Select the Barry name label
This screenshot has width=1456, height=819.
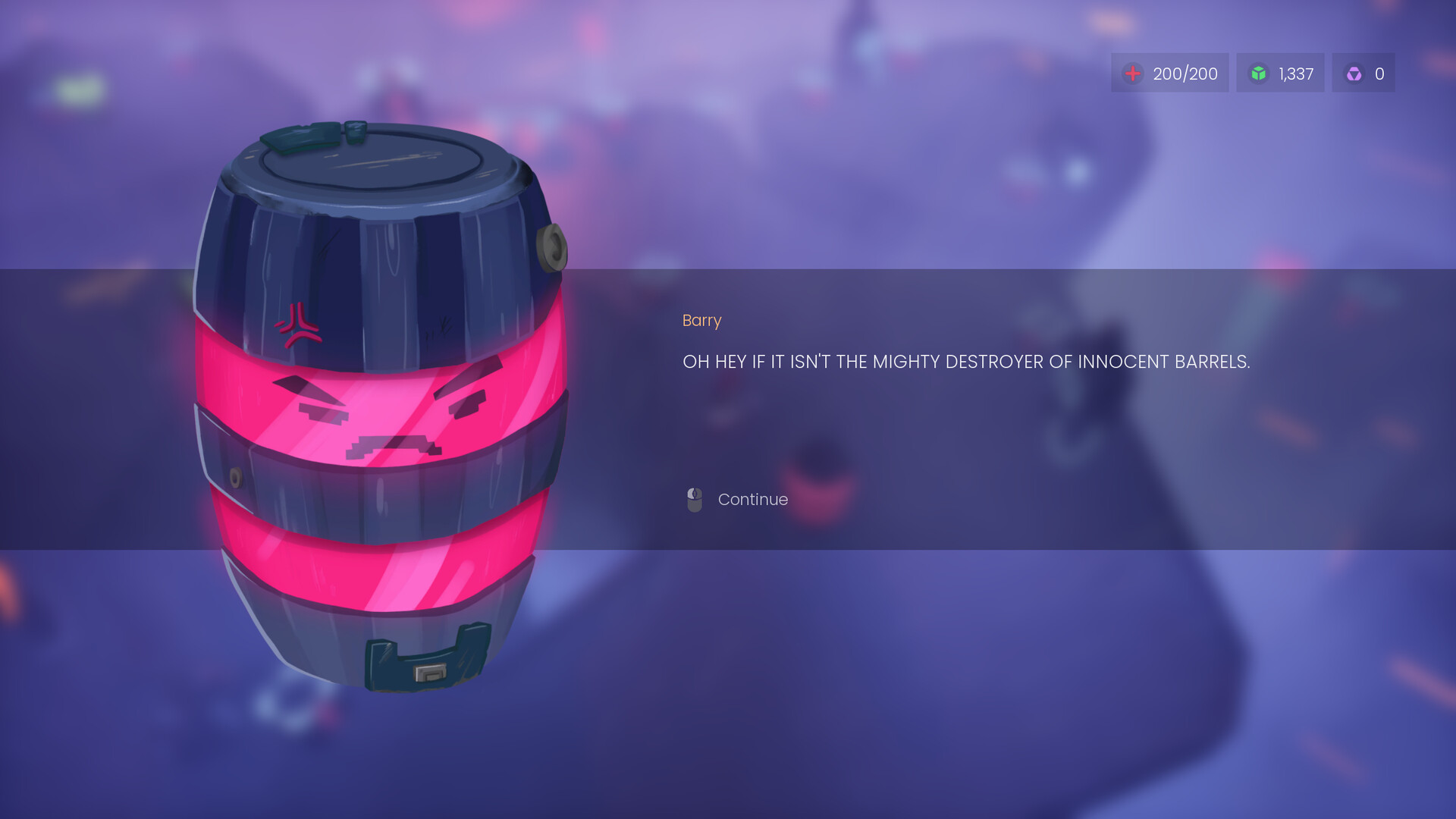click(702, 320)
